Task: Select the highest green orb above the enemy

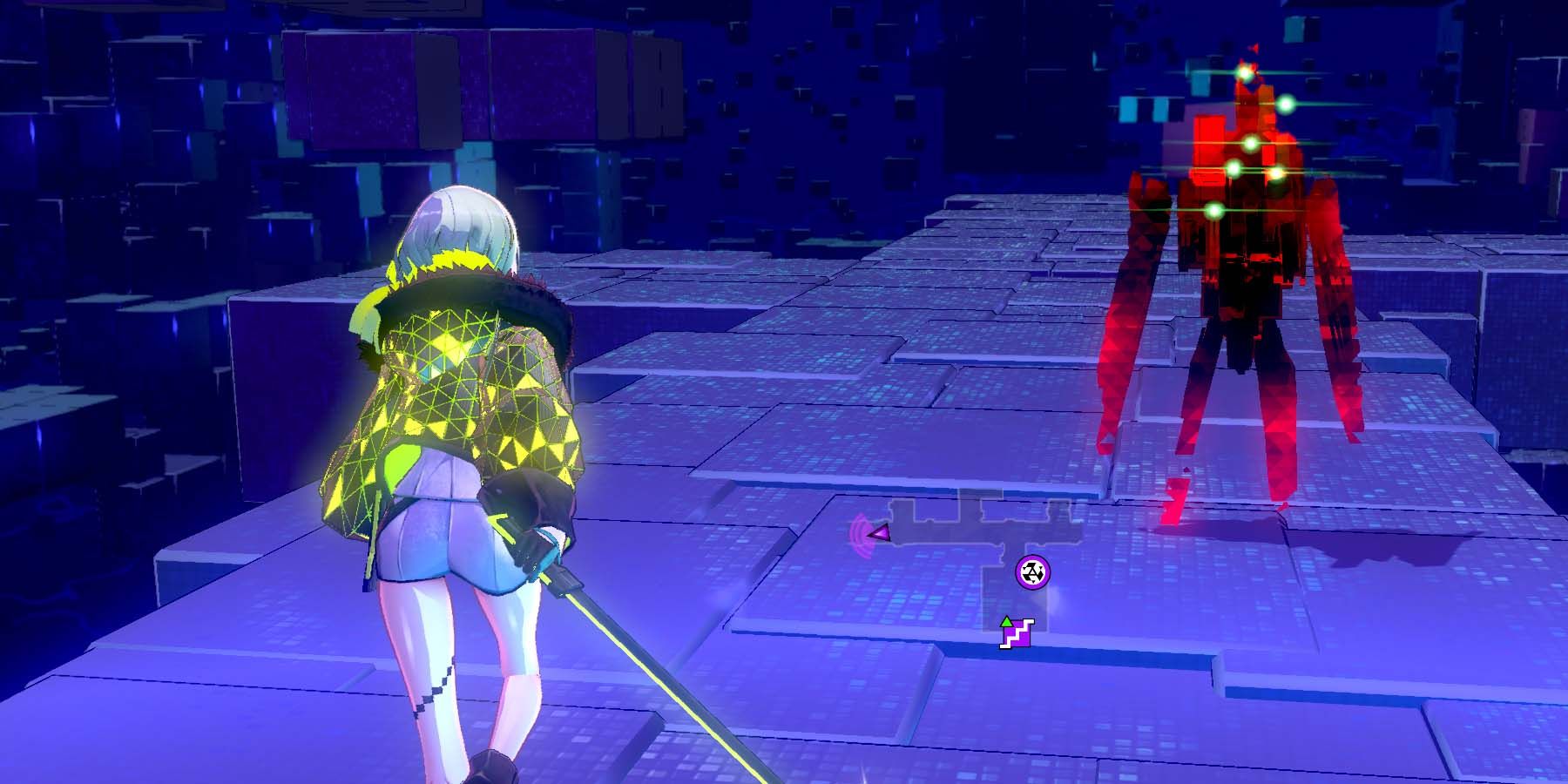Action: click(x=1243, y=73)
